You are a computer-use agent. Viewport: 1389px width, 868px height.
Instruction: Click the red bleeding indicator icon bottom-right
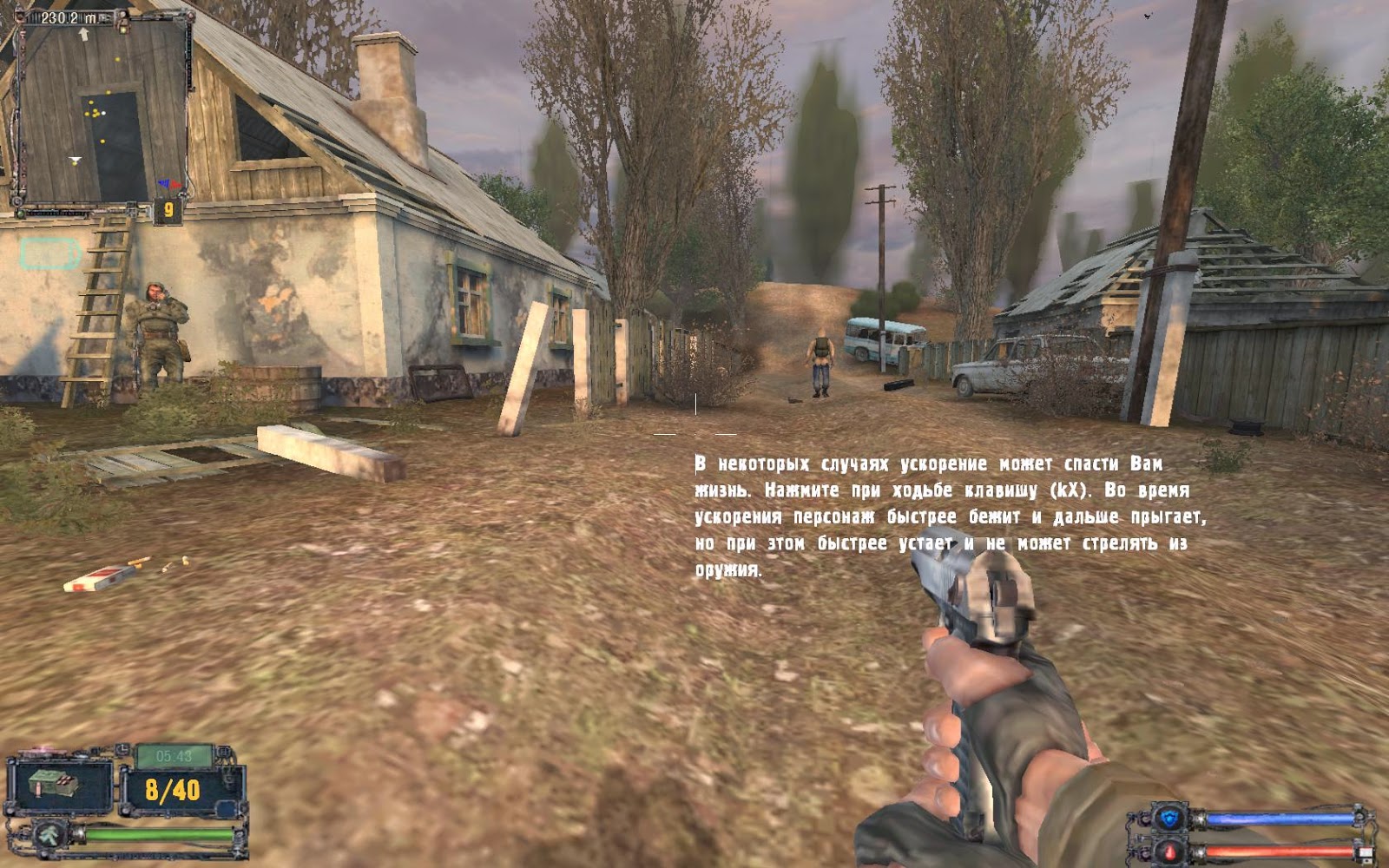coord(1168,852)
